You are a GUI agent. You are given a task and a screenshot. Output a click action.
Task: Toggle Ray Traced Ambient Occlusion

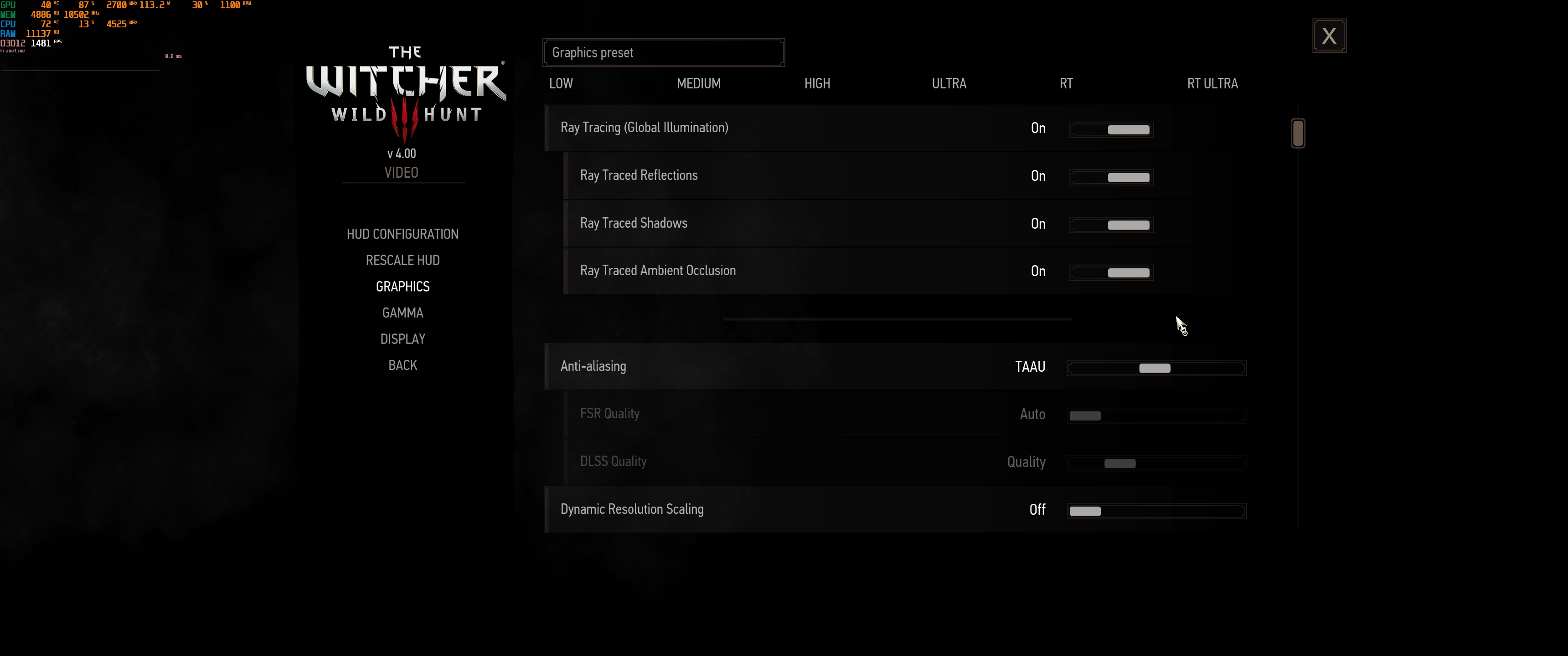(1111, 272)
